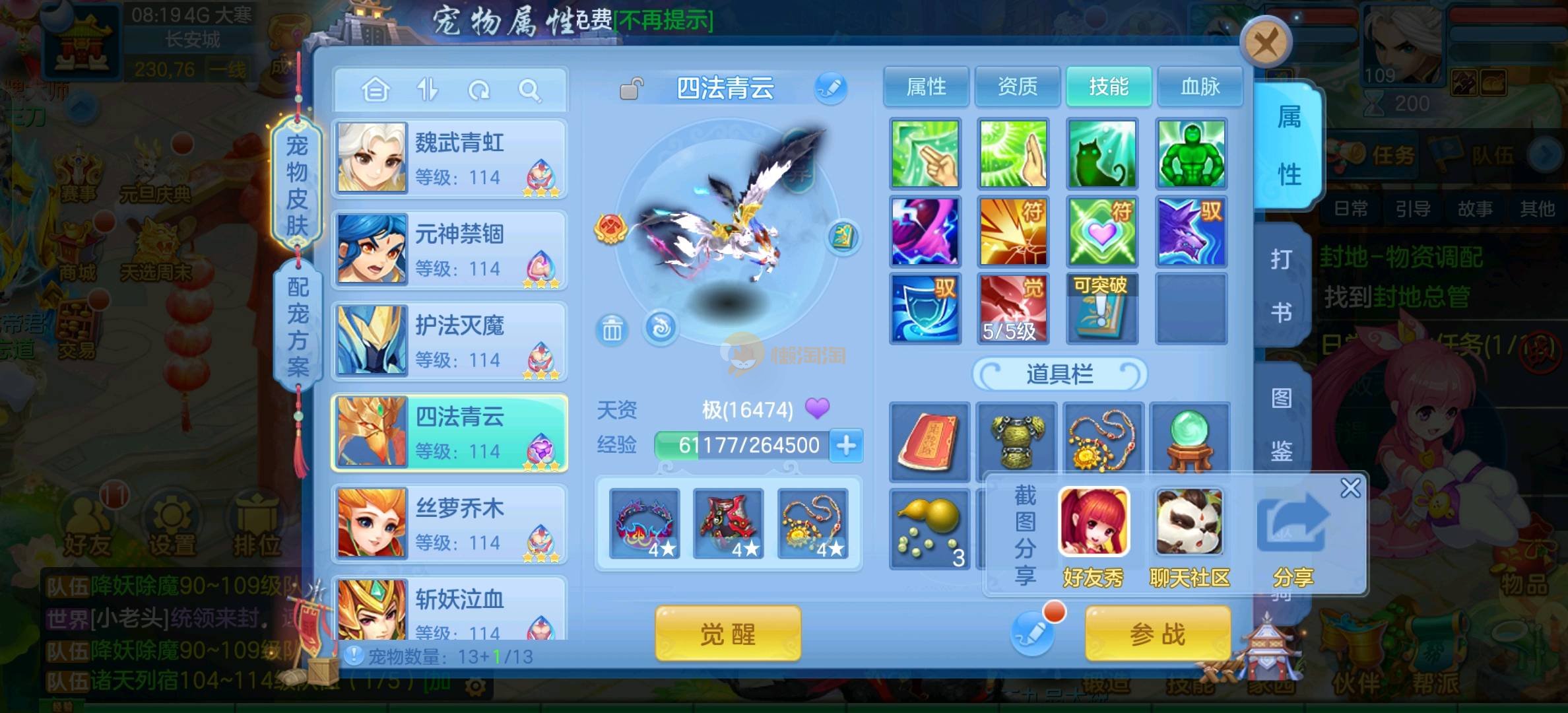Edit the pet name 四法青云
Screen dimensions: 1568x713
(830, 88)
